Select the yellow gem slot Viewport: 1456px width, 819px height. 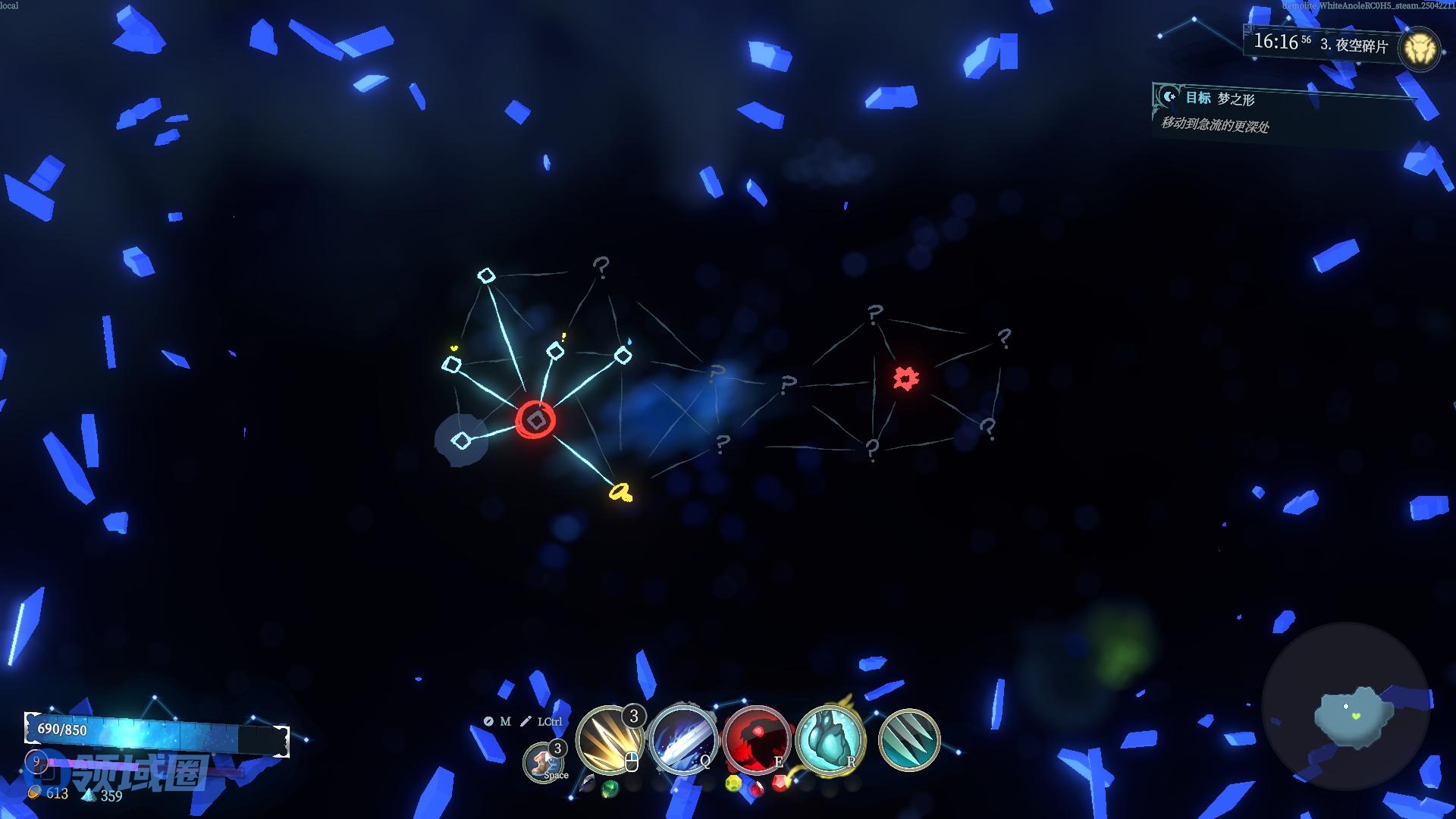point(733,783)
